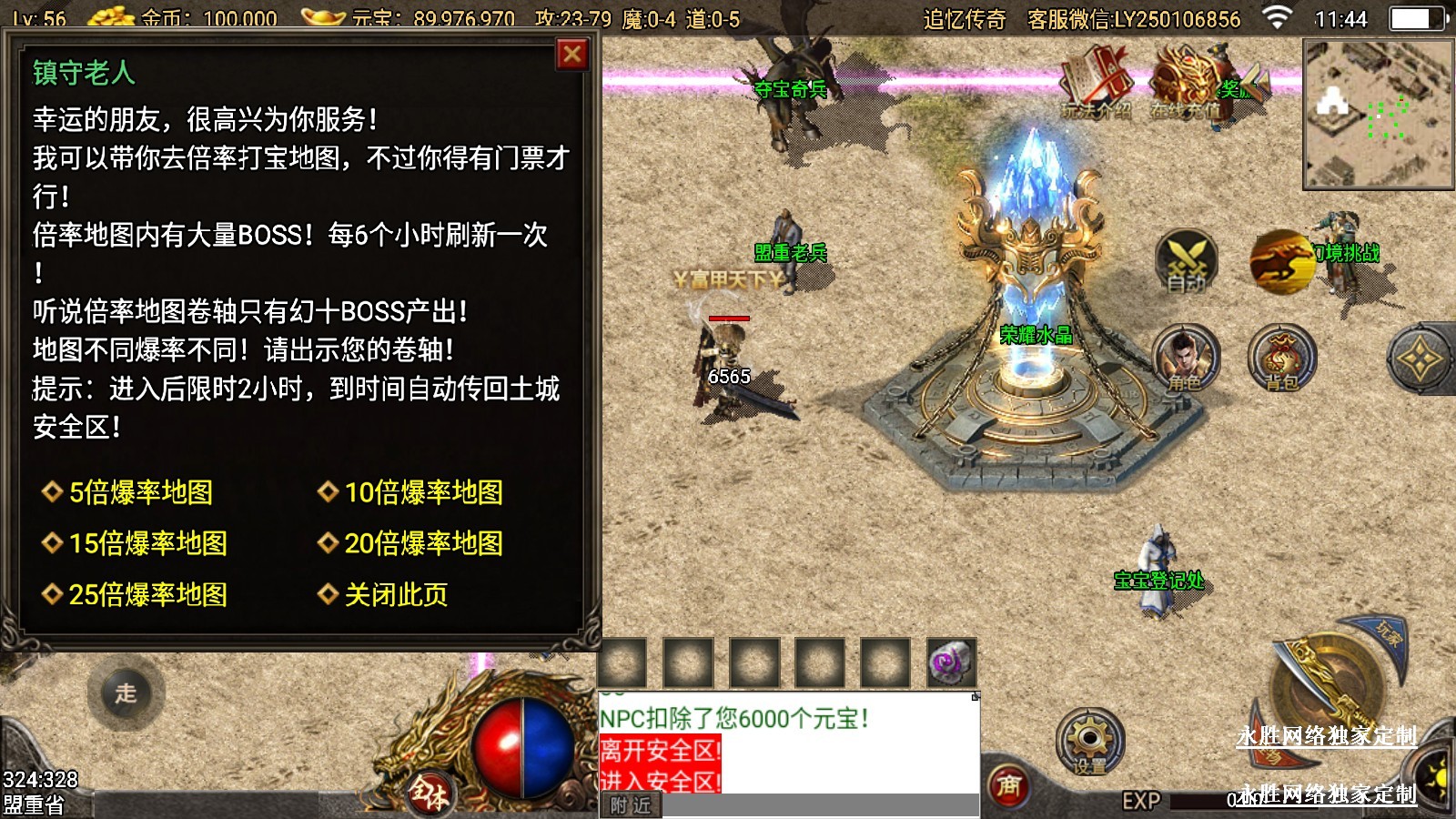
Task: Activate the galloping horse mount icon
Action: [x=1281, y=261]
